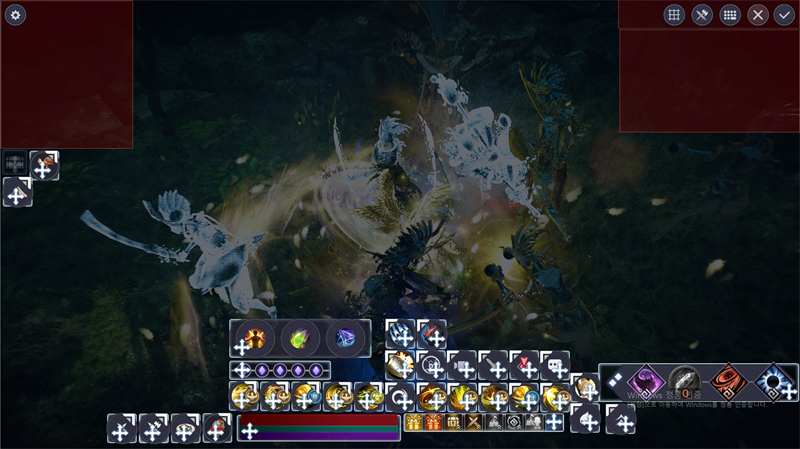Click the grey blade skill circle

click(x=685, y=380)
